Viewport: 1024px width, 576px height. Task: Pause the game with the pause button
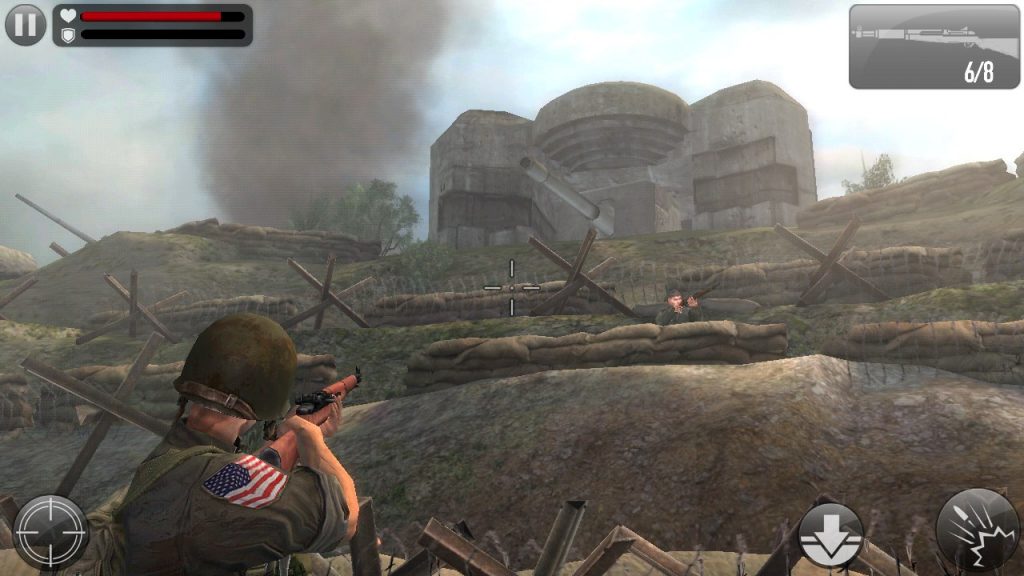coord(25,25)
